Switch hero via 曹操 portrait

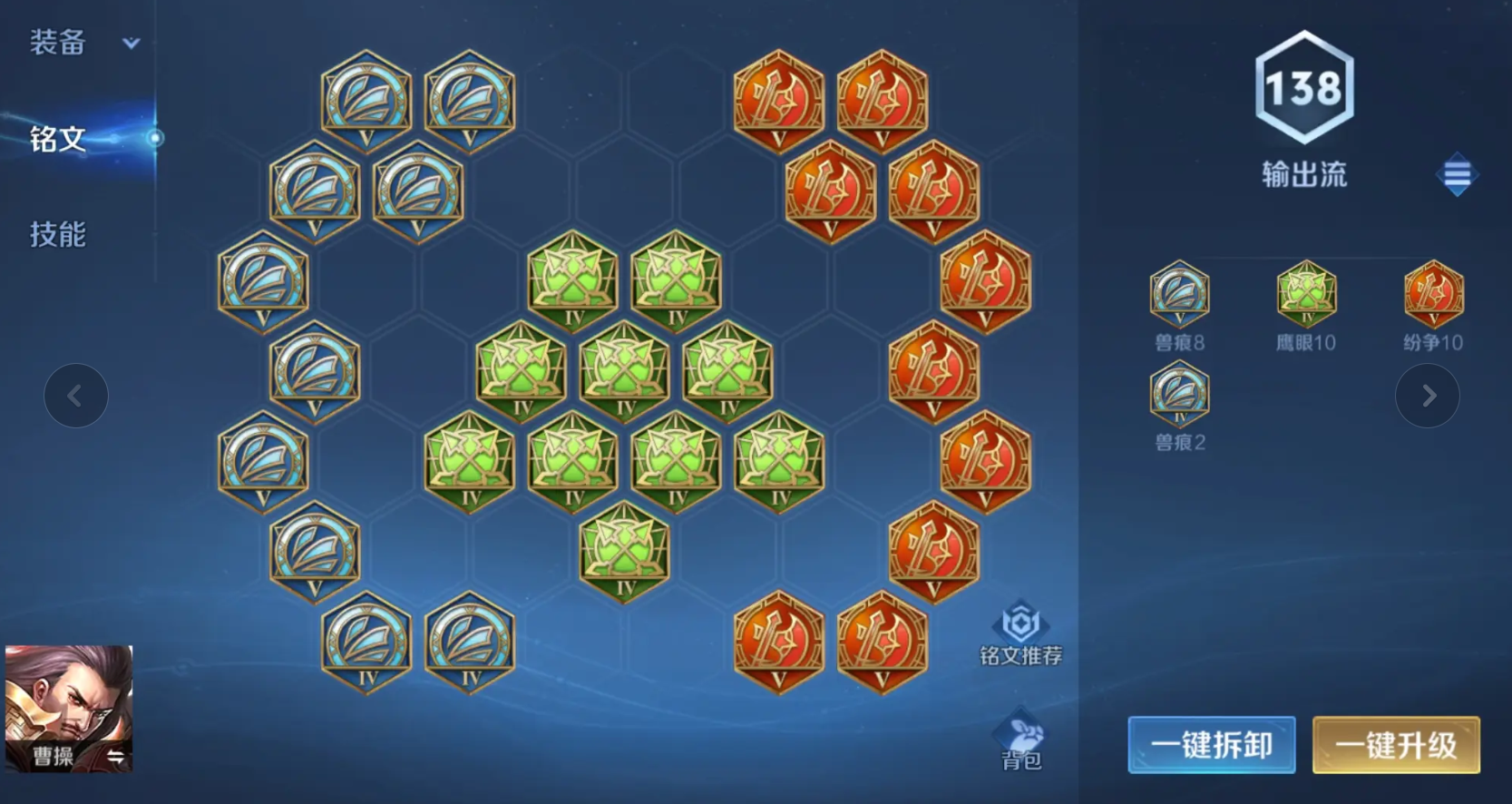click(x=69, y=708)
